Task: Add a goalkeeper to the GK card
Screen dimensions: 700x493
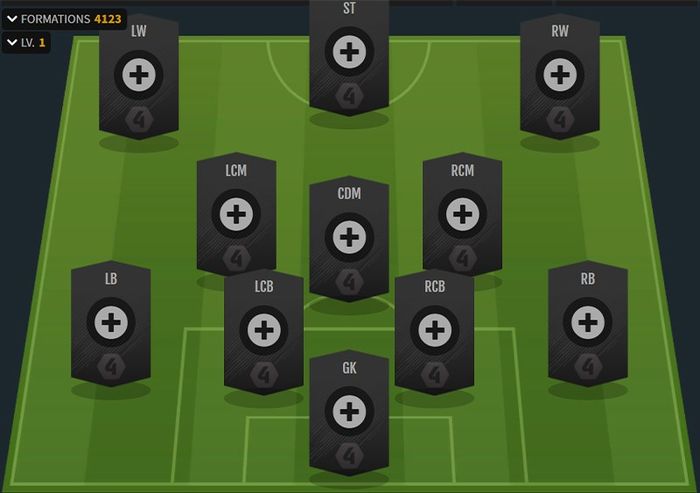Action: click(349, 411)
